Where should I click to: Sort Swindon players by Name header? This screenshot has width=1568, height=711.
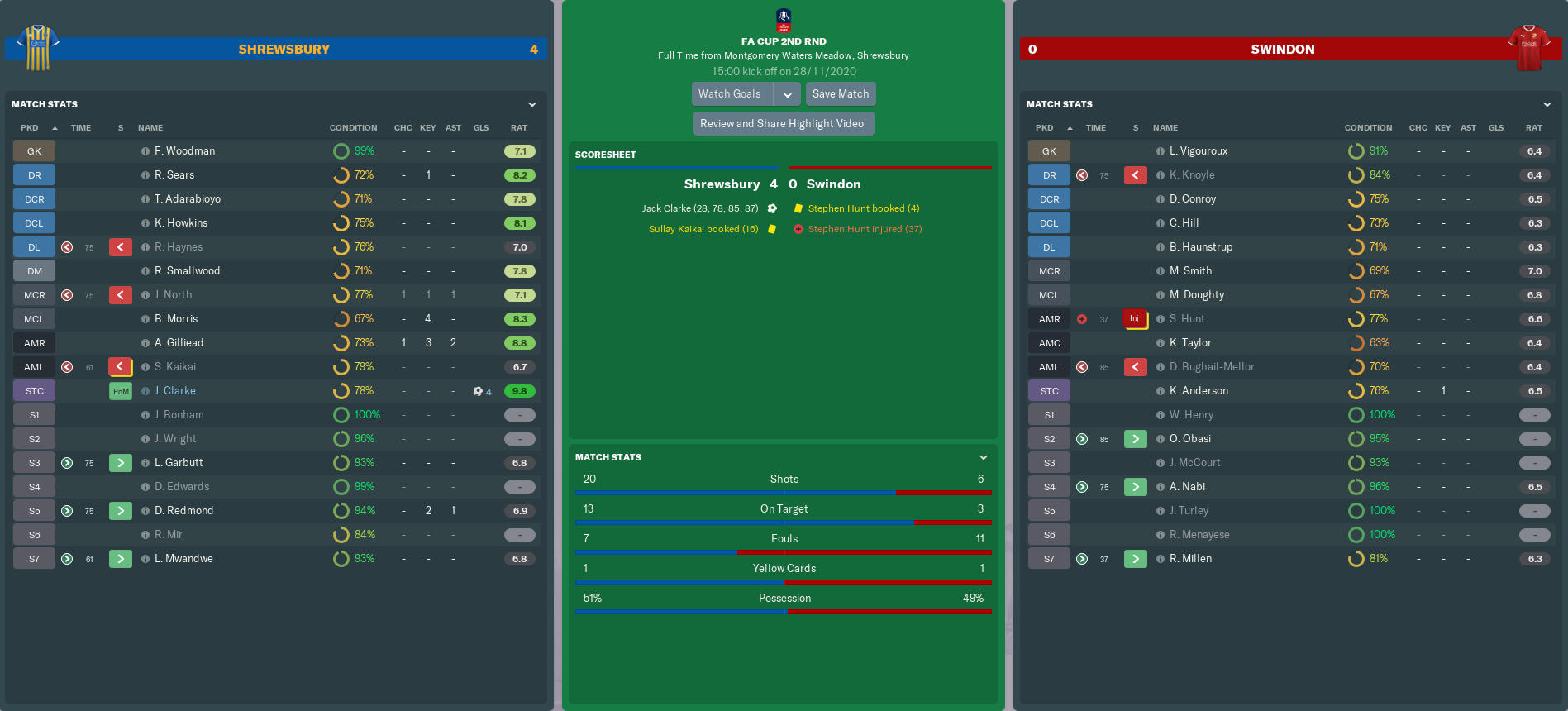coord(1165,128)
